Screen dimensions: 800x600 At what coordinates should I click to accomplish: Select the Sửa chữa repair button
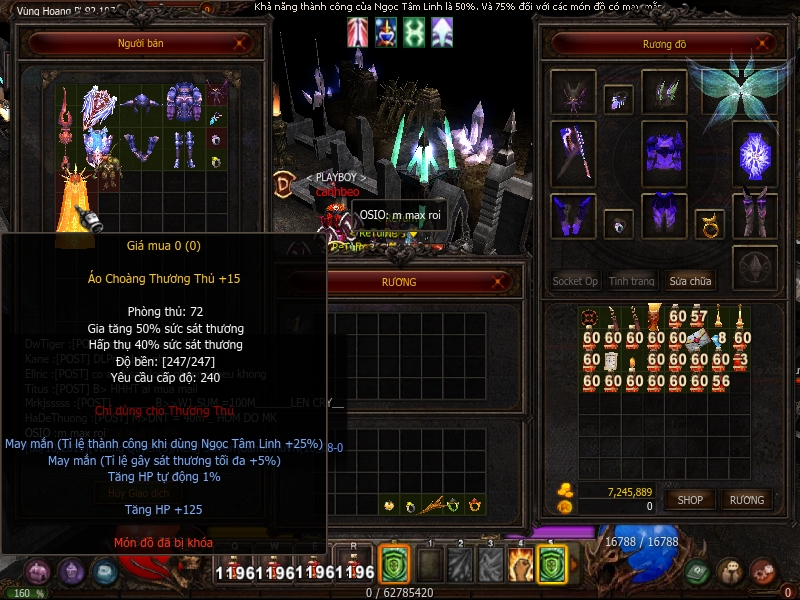click(692, 281)
